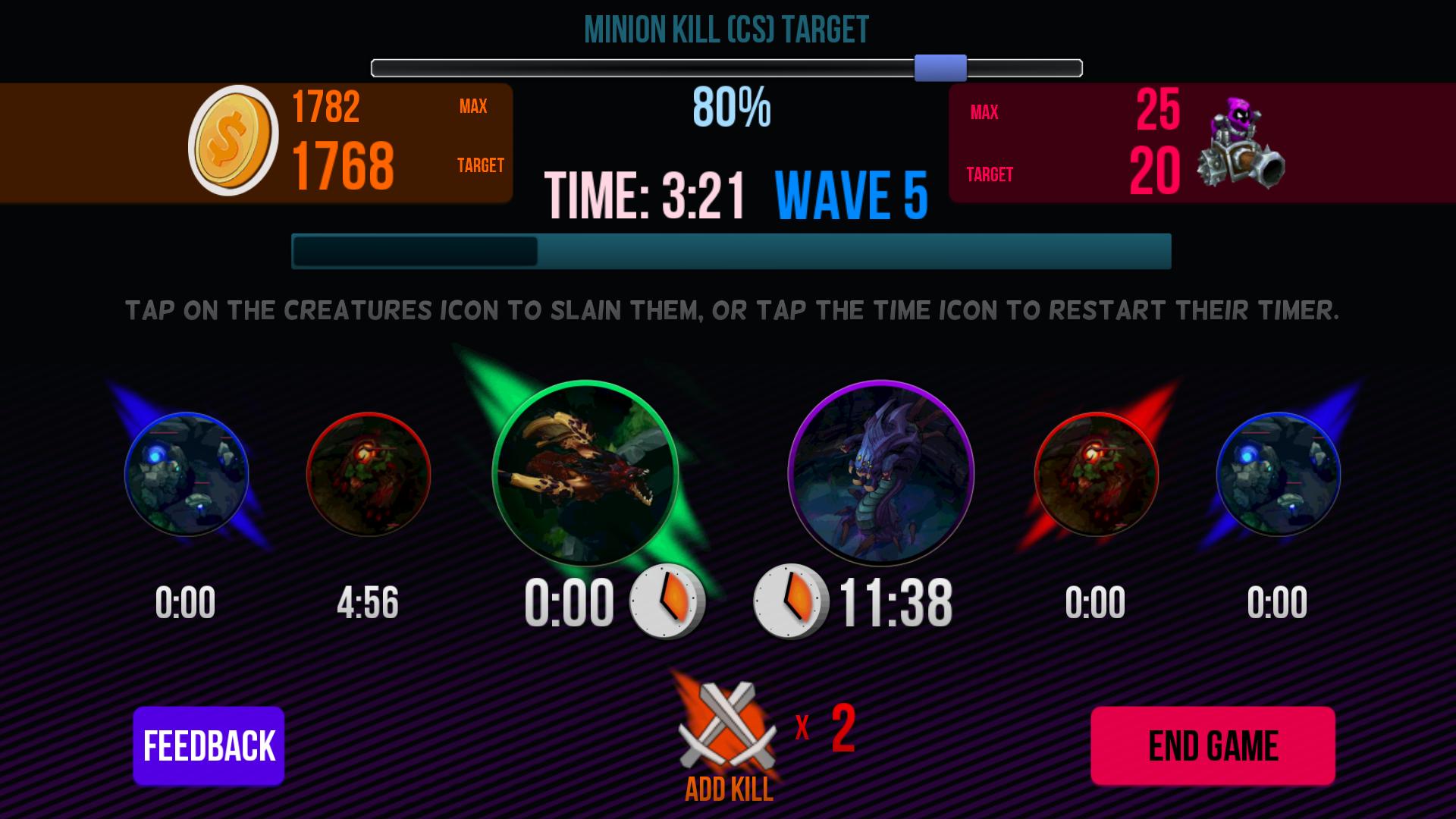The width and height of the screenshot is (1456, 819).
Task: Select the red buff icon showing 4:56
Action: (x=369, y=475)
